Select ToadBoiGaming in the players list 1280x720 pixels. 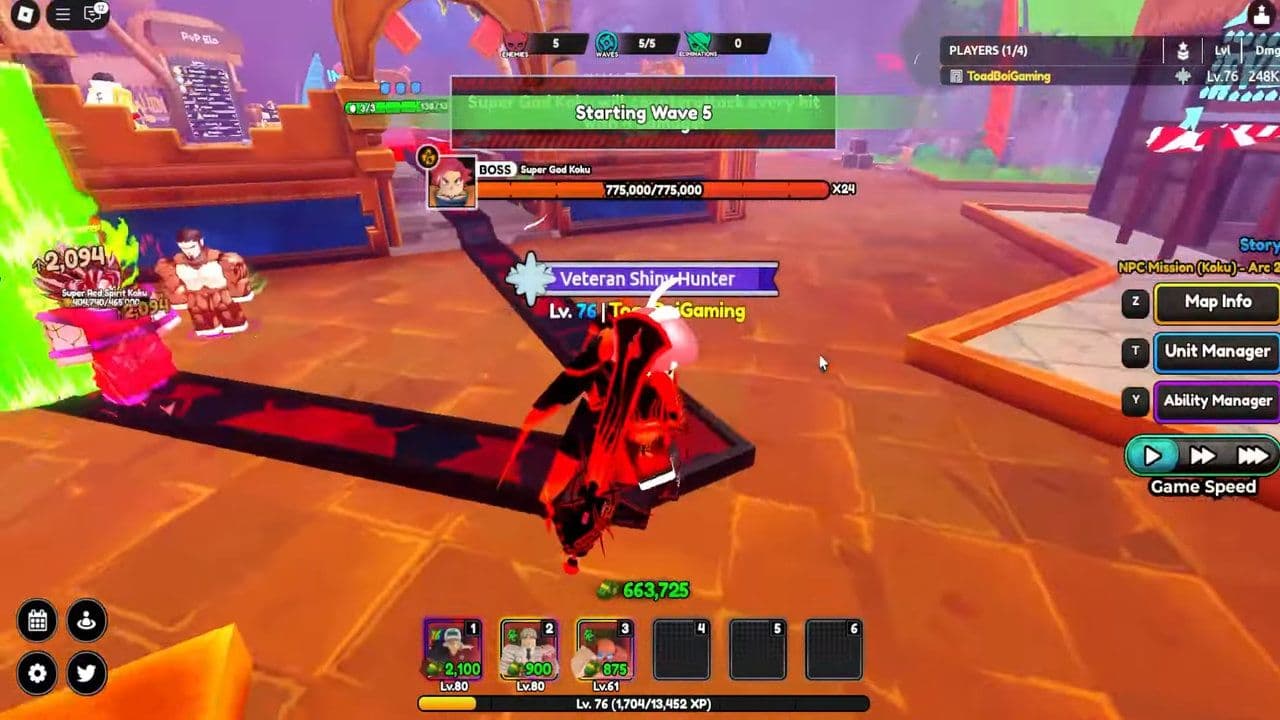[1008, 73]
